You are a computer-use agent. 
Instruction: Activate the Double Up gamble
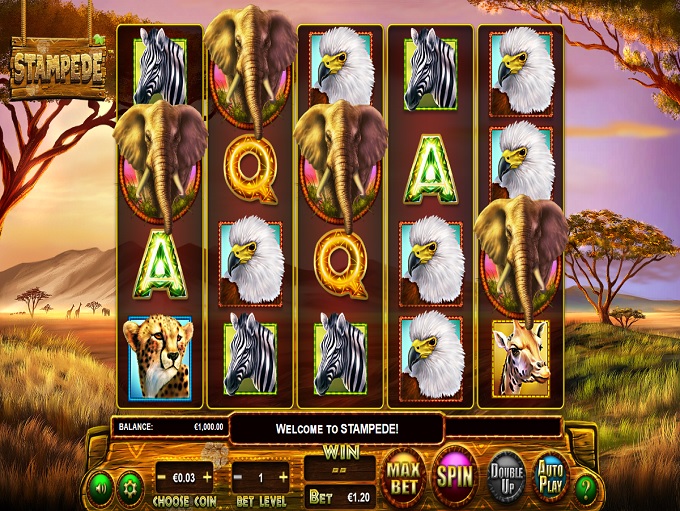[507, 476]
